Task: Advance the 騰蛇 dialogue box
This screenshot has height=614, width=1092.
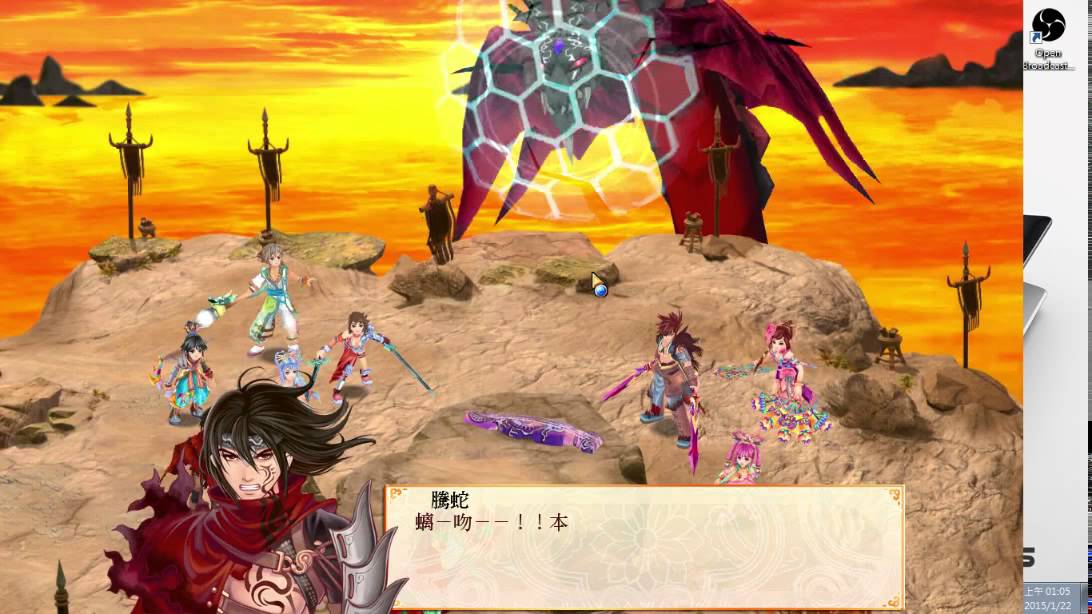Action: click(x=644, y=546)
